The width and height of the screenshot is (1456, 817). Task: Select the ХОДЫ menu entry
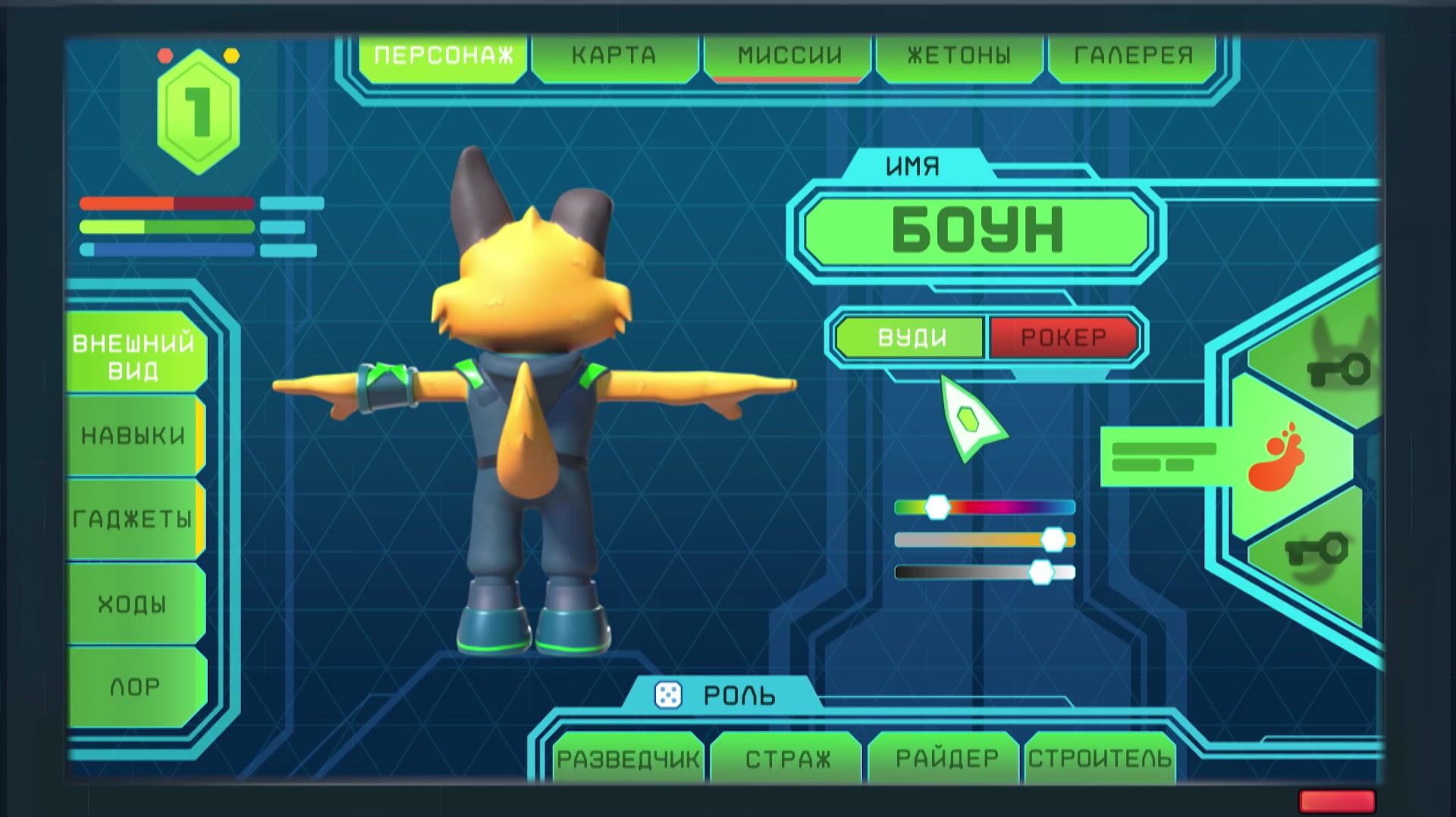134,605
